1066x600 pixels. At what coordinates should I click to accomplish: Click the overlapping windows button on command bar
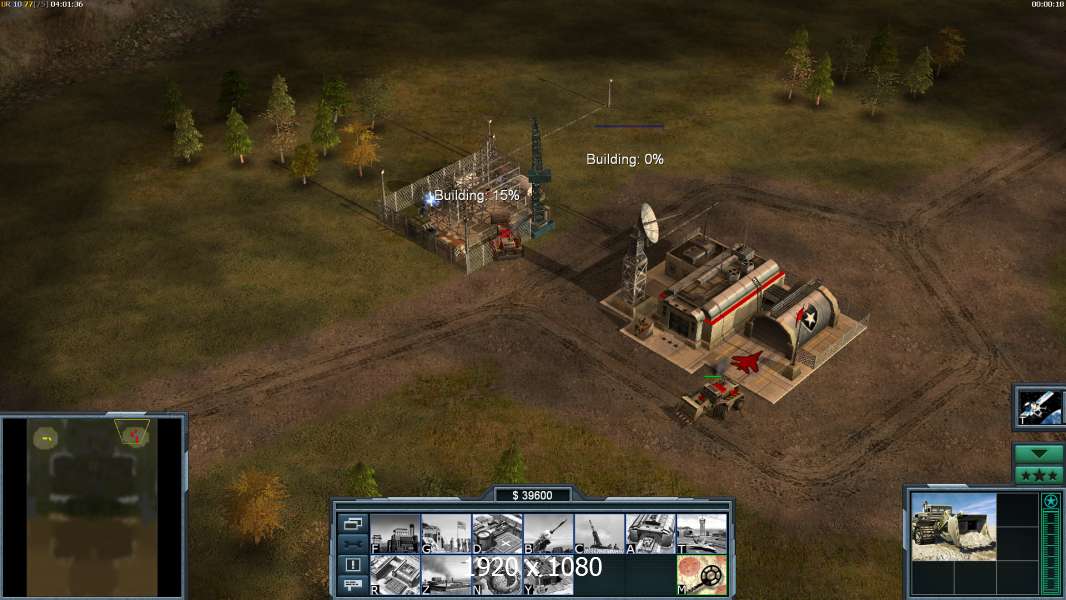pos(352,523)
